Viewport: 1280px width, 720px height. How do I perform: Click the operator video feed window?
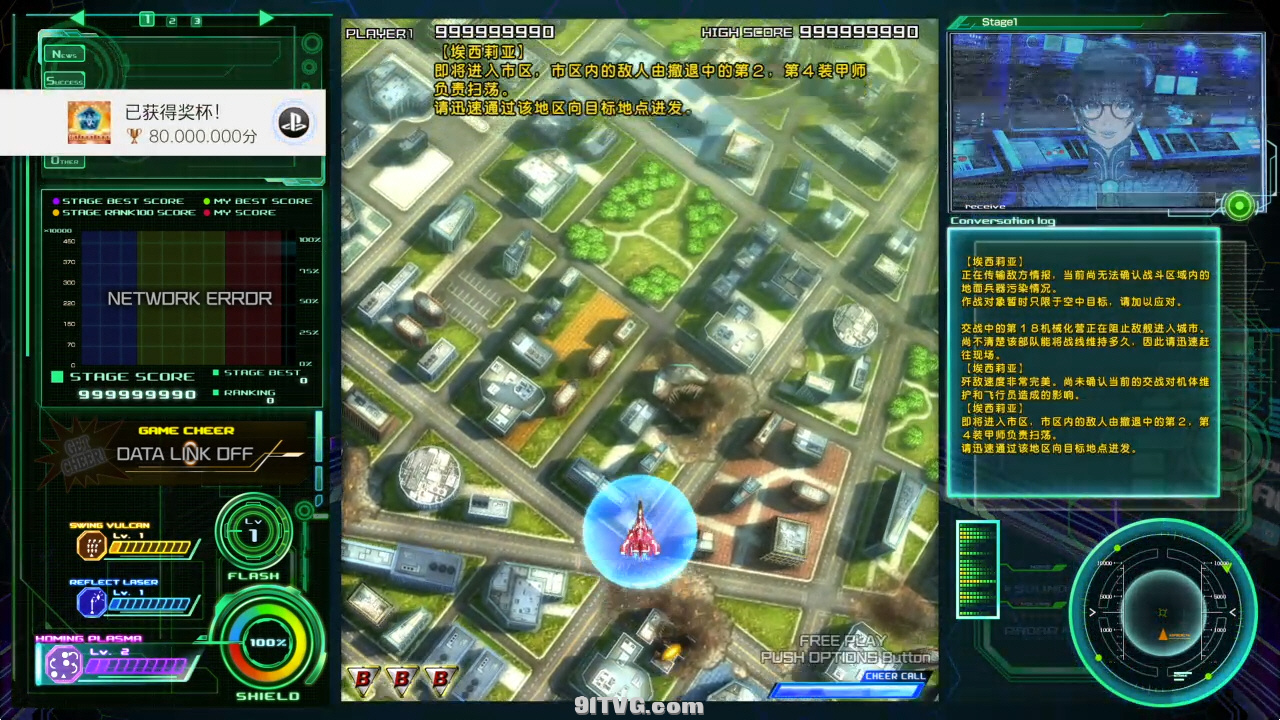[x=1105, y=120]
